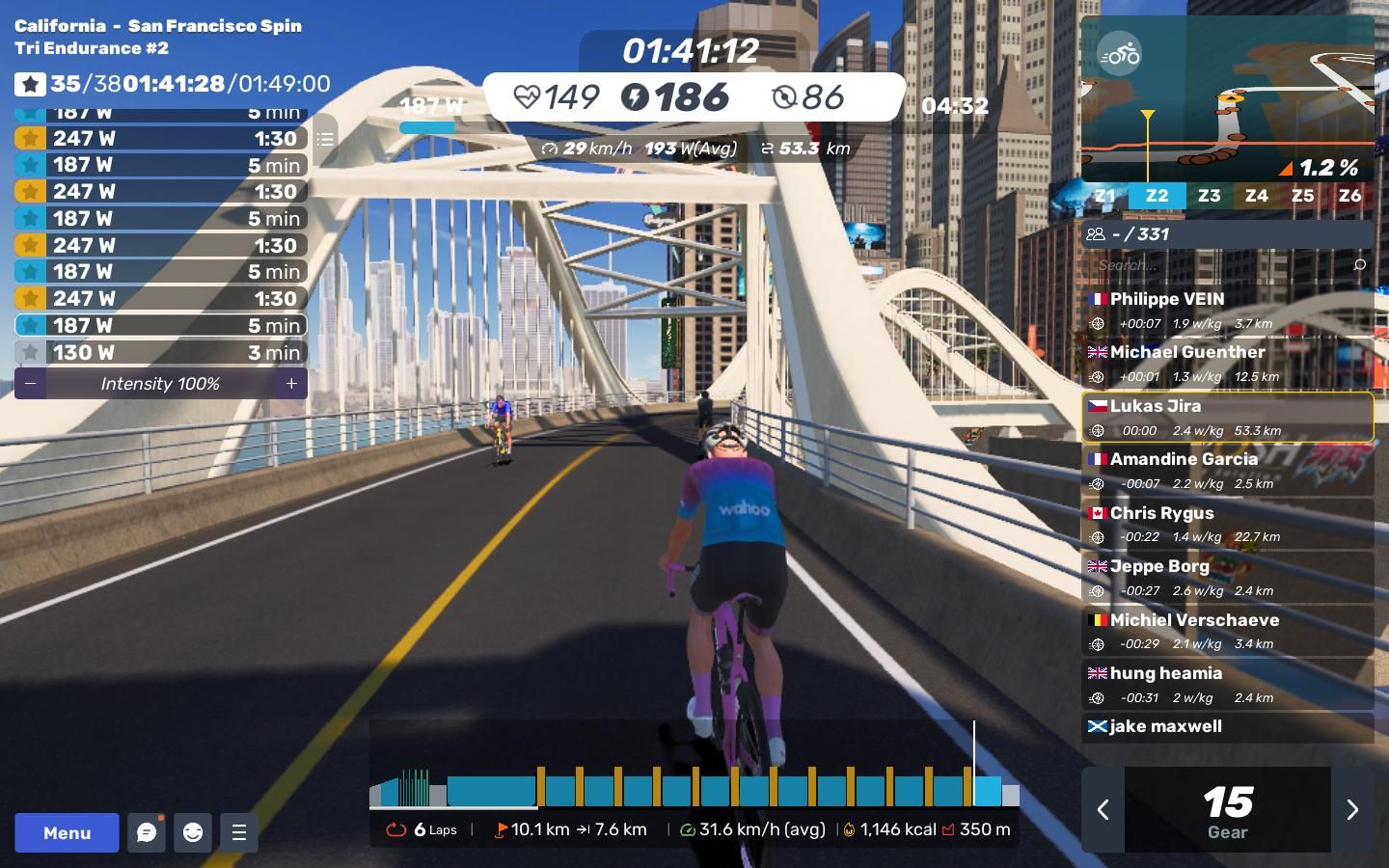Shift down a gear with left arrow
Screen dimensions: 1389x868
click(x=1103, y=810)
